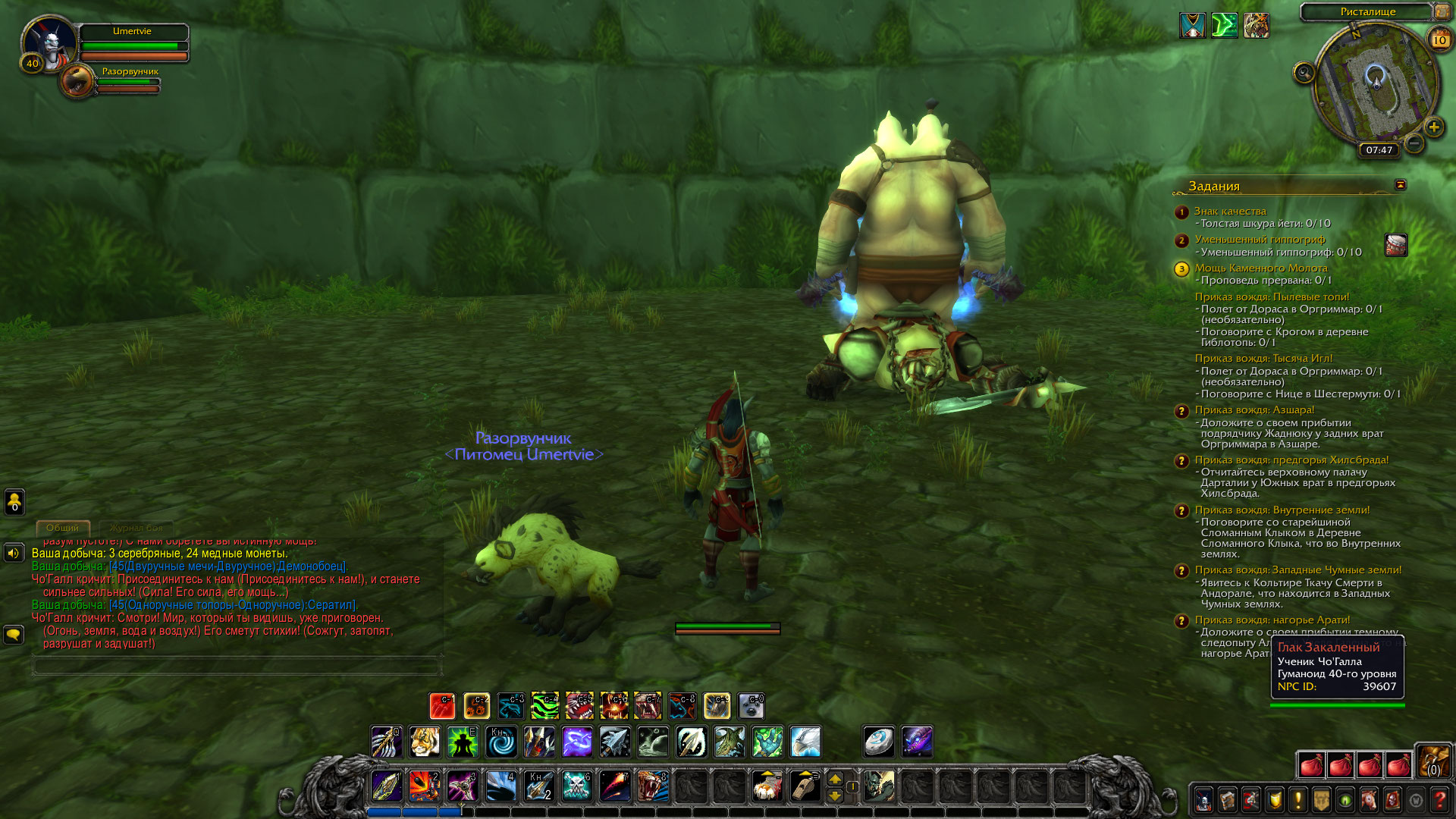Screen dimensions: 1456x819
Task: Zoom out the minimap with the minus button
Action: click(1414, 143)
